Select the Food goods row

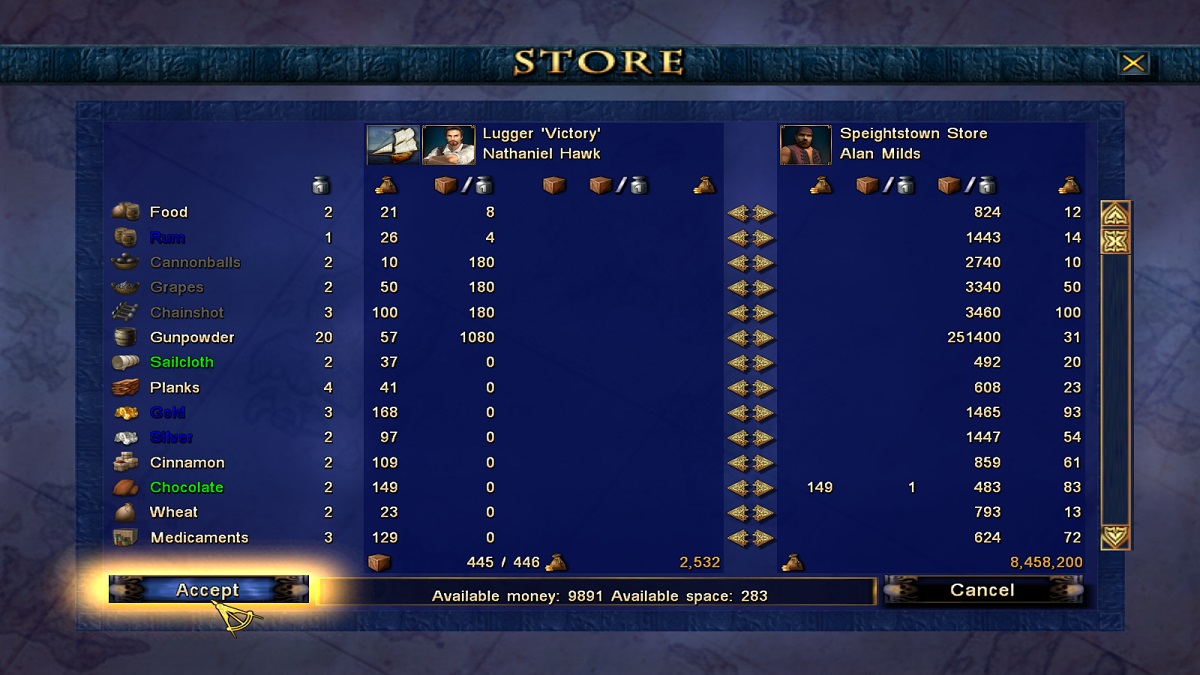(x=168, y=212)
